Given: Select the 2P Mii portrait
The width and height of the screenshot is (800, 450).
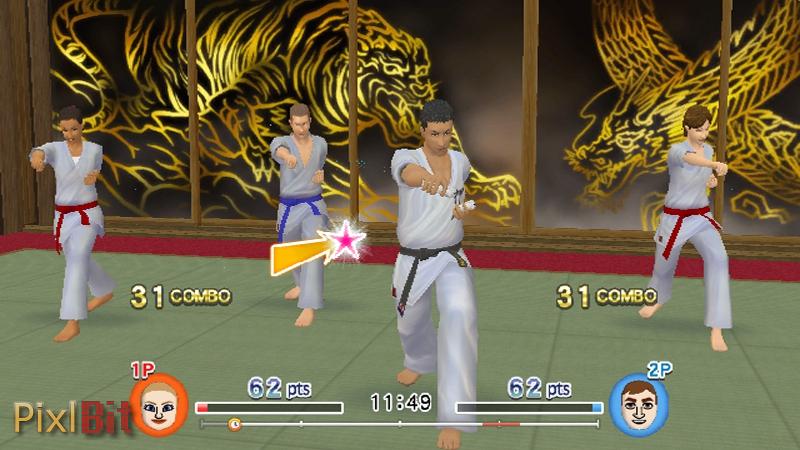Looking at the screenshot, I should pos(638,406).
